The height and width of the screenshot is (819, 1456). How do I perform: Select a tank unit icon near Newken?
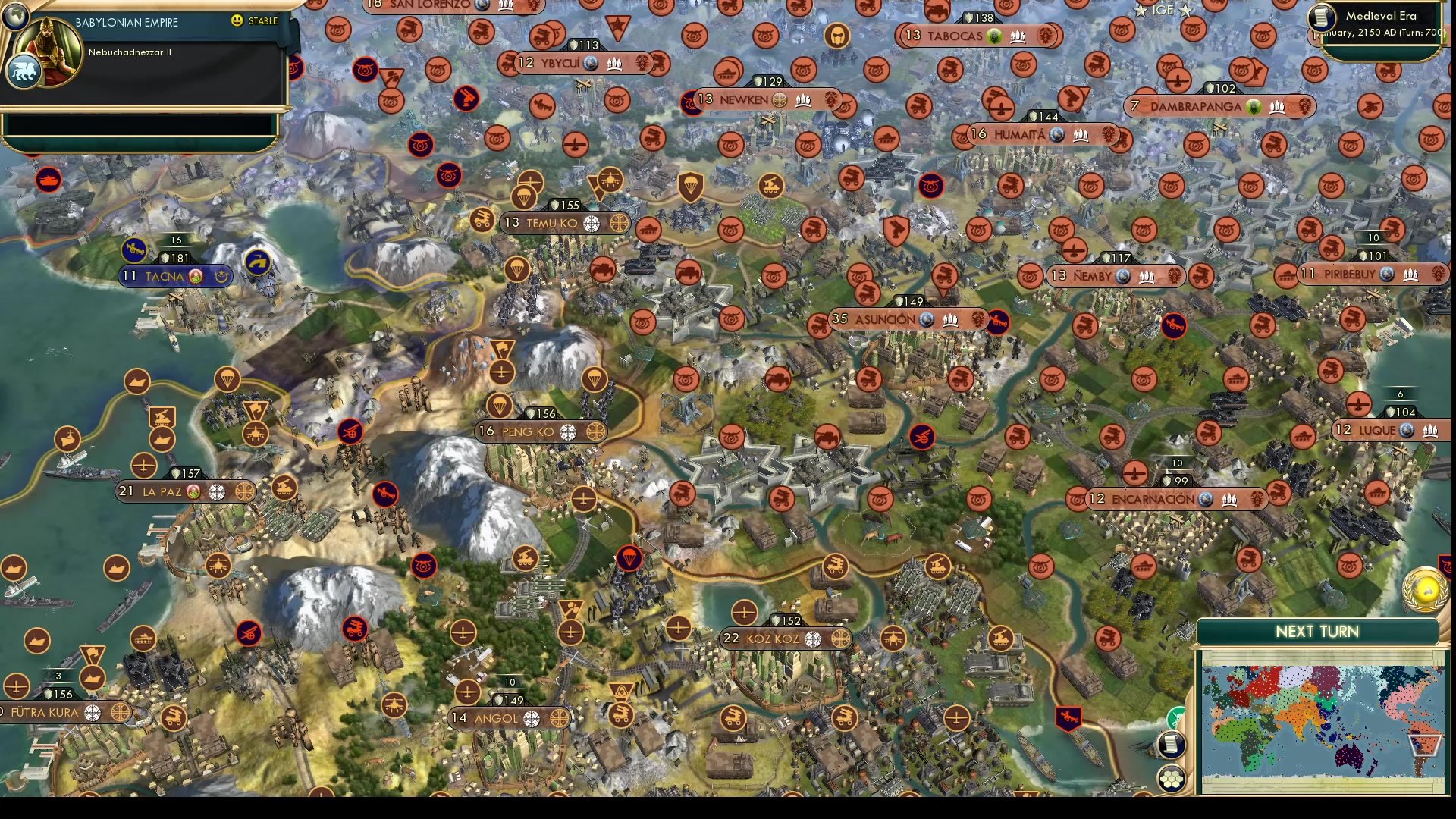(726, 73)
